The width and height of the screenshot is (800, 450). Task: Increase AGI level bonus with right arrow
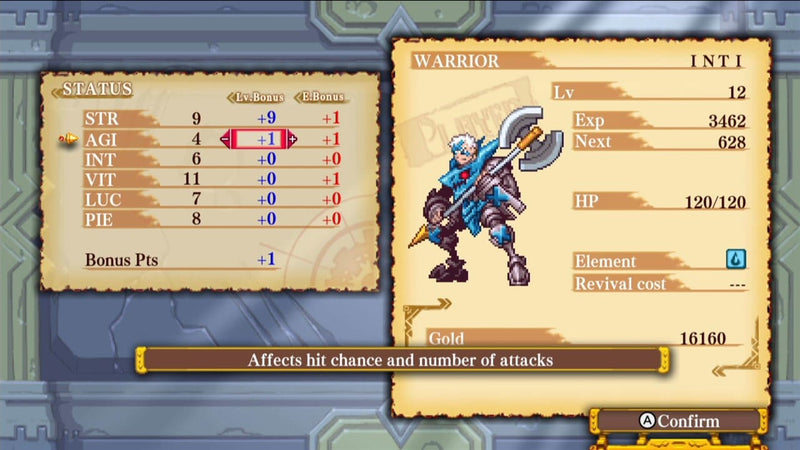293,139
